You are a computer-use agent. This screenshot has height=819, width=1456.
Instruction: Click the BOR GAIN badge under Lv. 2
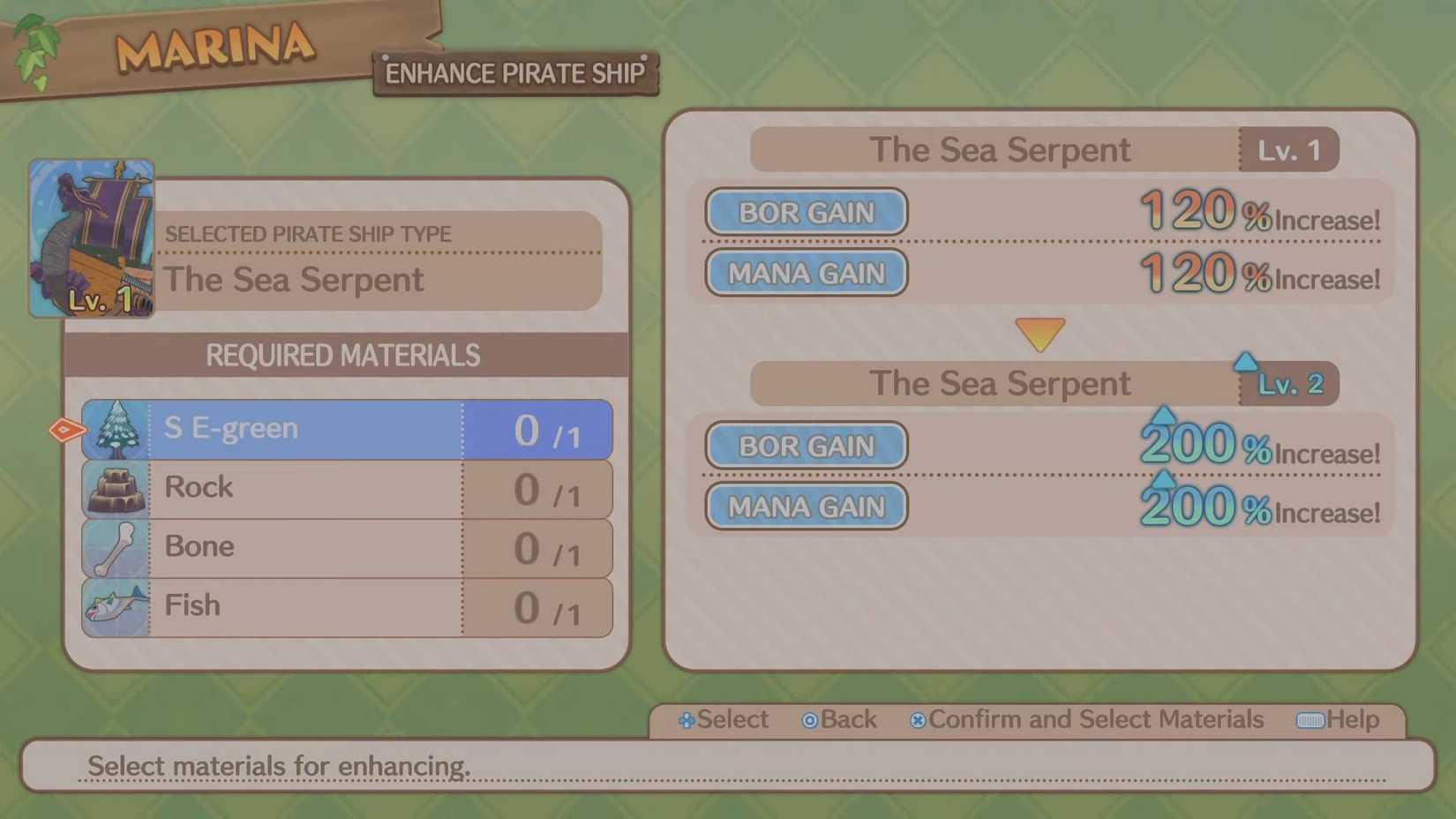pos(805,446)
